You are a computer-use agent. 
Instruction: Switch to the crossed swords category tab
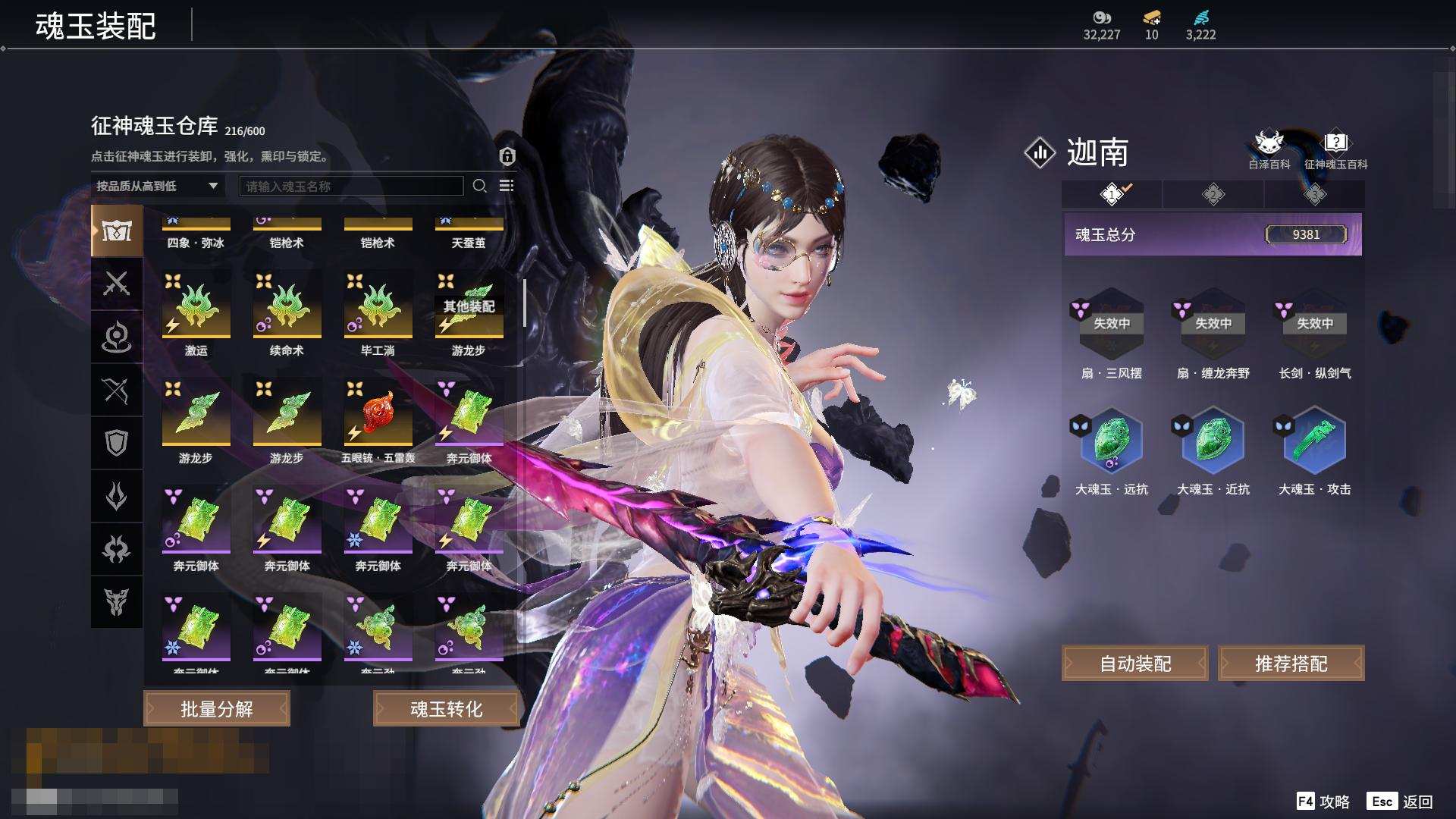click(116, 284)
